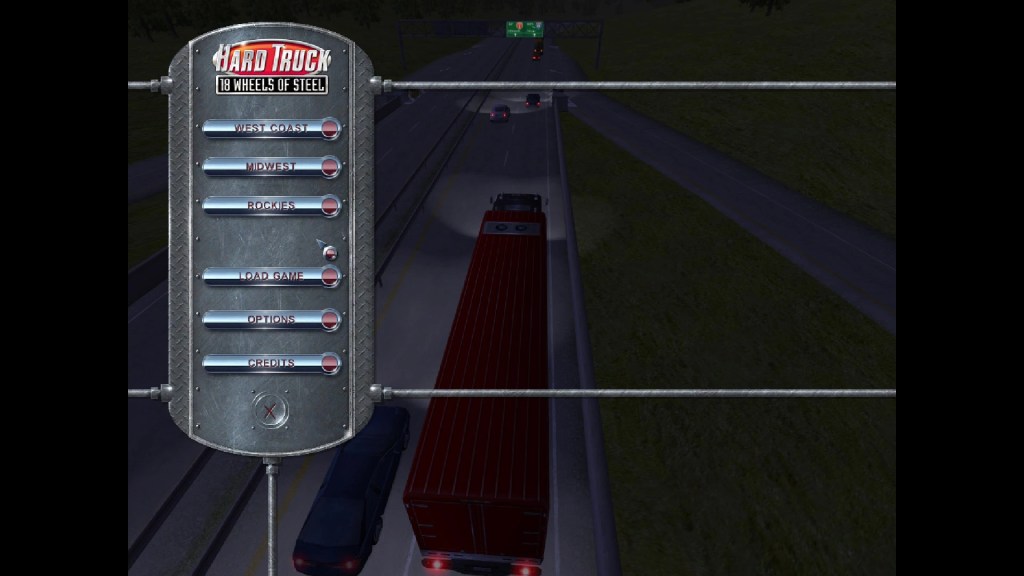The width and height of the screenshot is (1024, 576).
Task: Select the West Coast region
Action: (271, 128)
